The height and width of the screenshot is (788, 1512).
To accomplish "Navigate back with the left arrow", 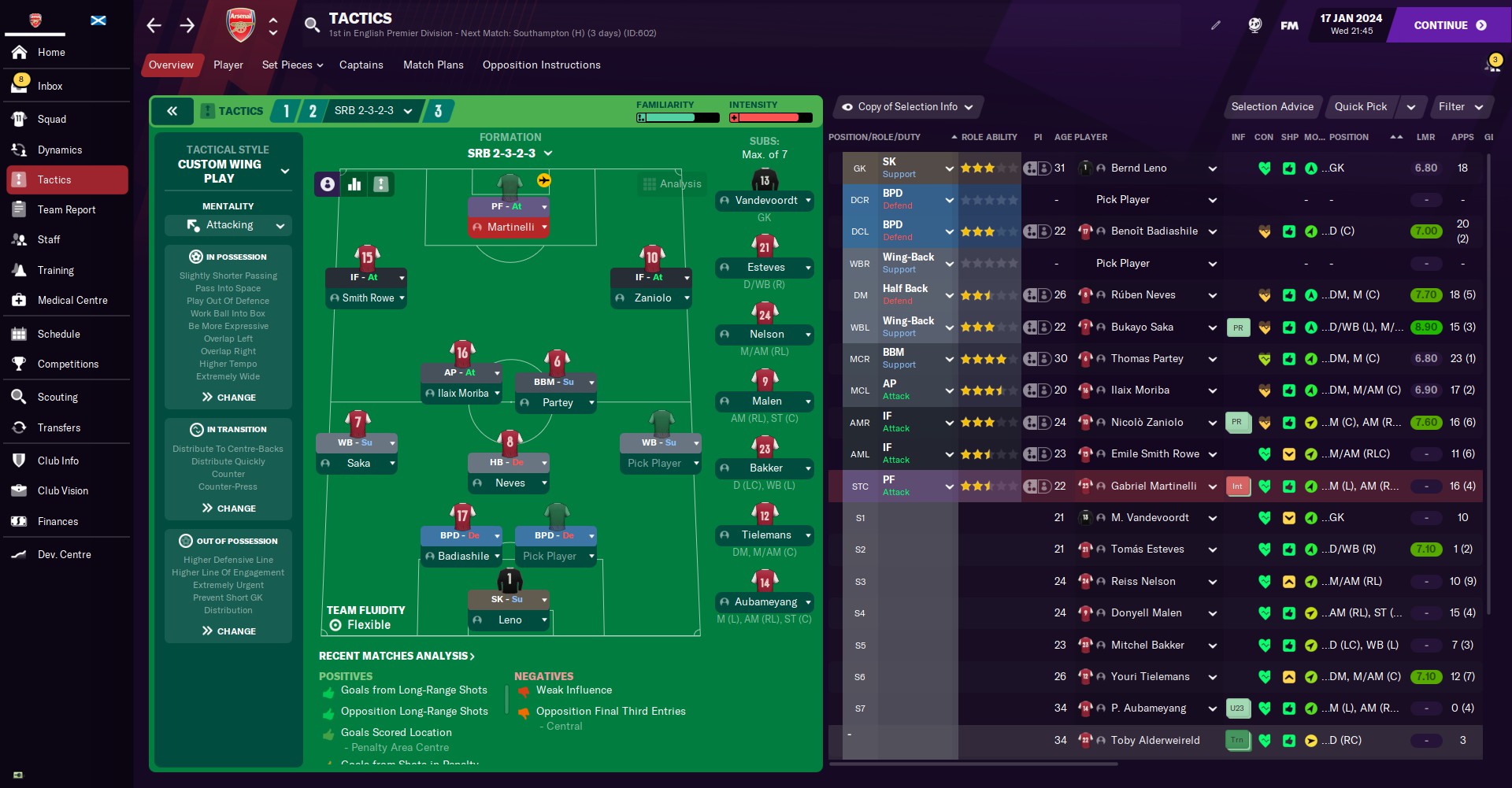I will point(154,25).
